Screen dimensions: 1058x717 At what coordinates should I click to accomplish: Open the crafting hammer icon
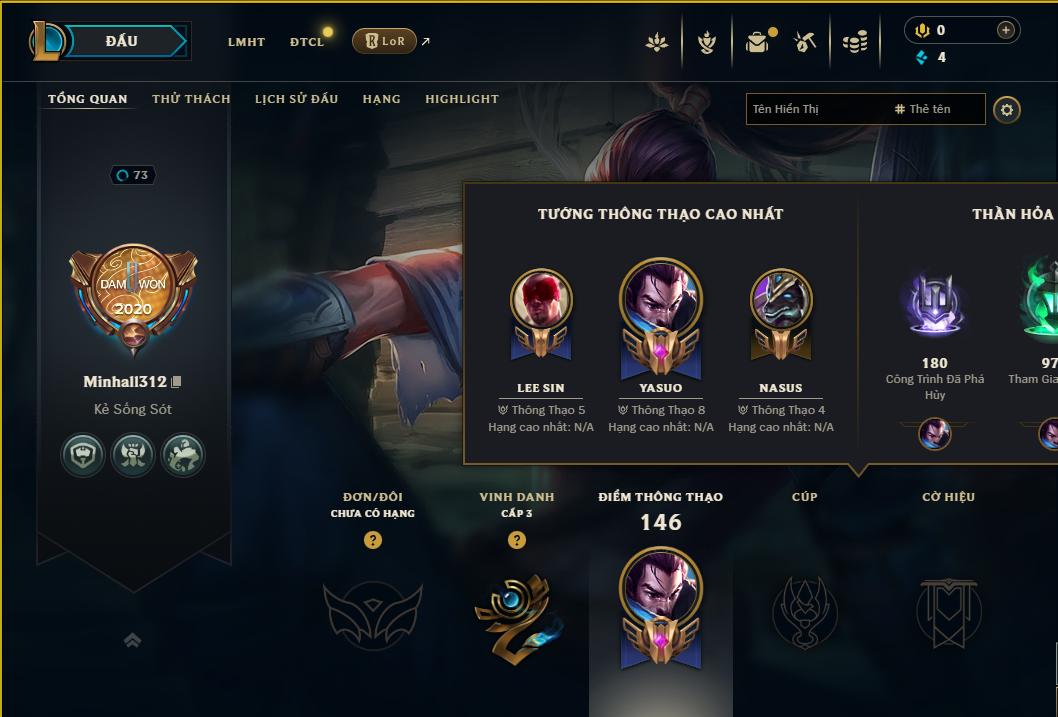tap(805, 42)
